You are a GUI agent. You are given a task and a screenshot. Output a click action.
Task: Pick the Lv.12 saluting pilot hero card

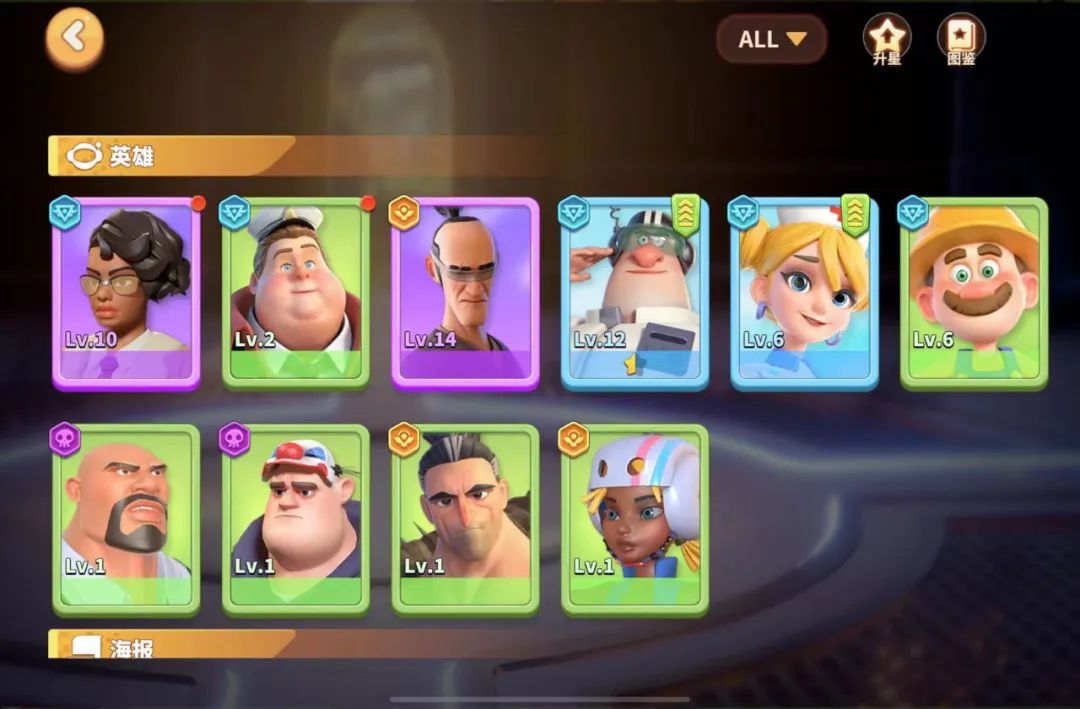pos(635,292)
